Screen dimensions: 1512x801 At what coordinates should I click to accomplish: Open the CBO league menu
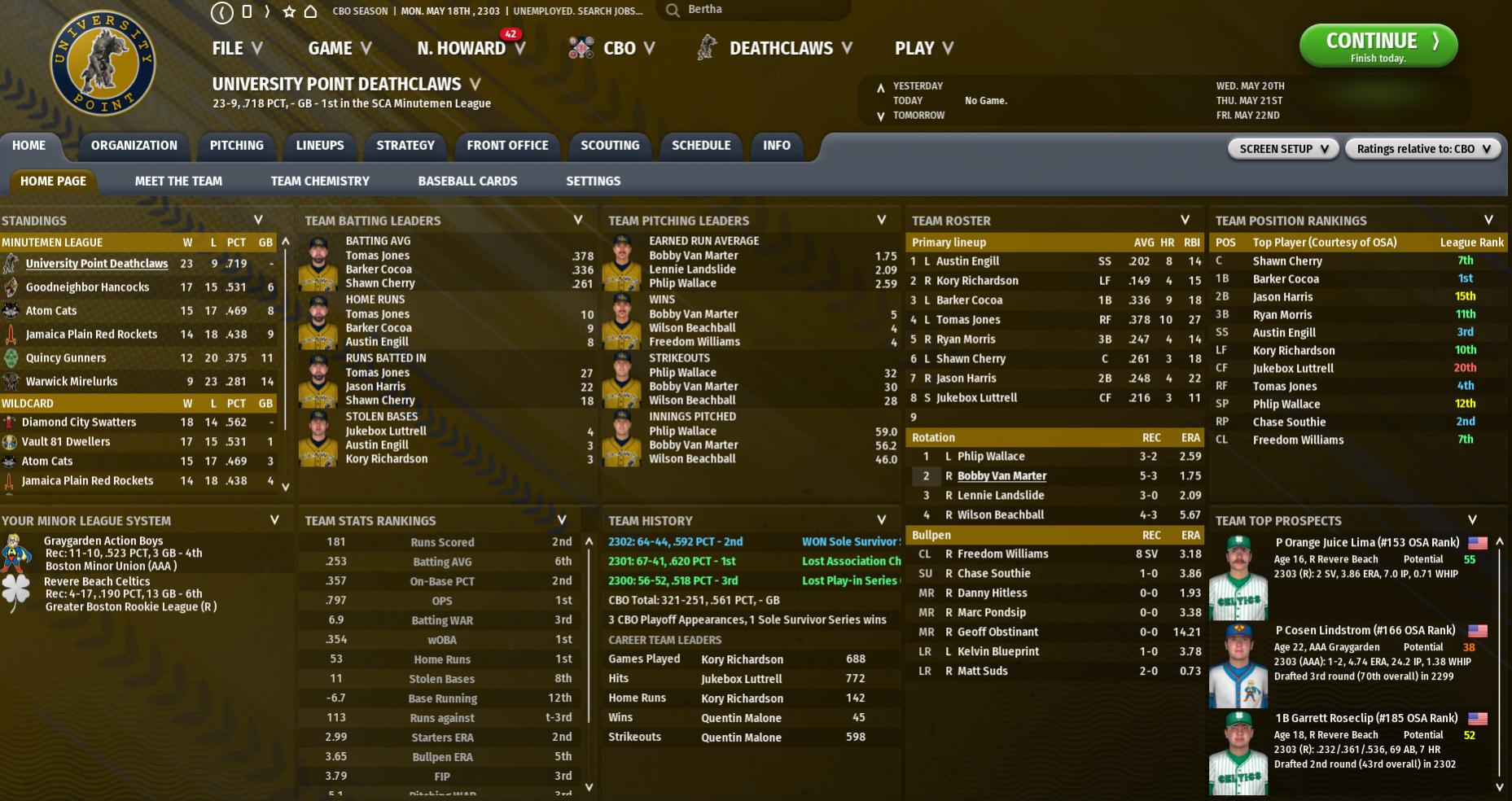[x=619, y=49]
